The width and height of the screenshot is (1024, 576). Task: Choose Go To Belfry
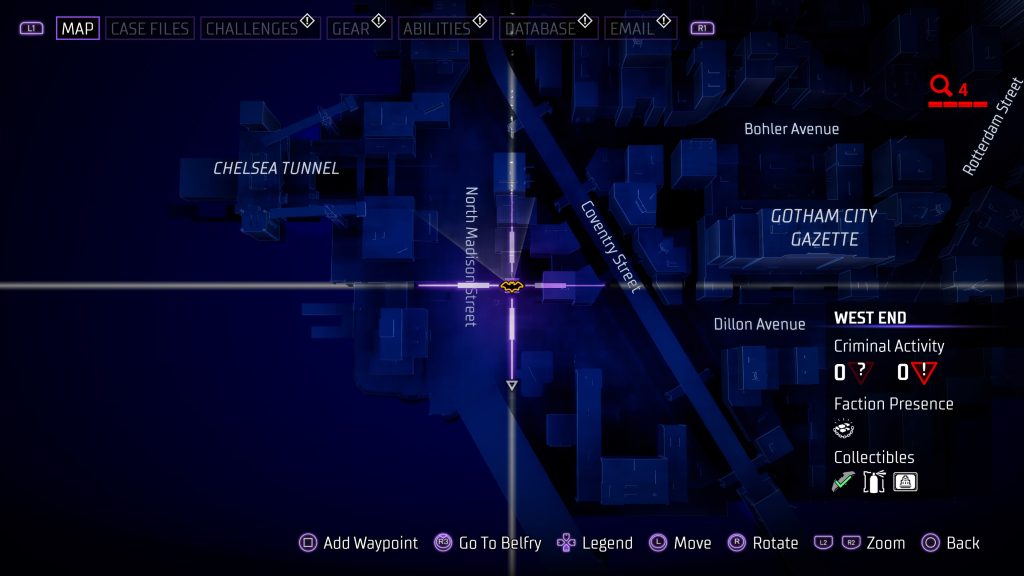coord(488,543)
